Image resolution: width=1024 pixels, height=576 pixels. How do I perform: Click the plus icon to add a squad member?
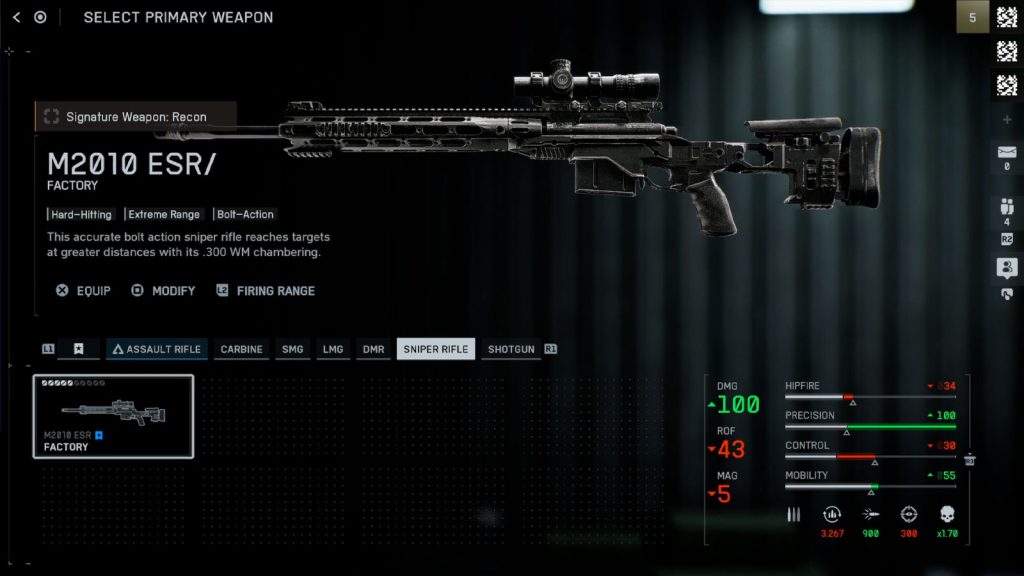[1007, 120]
